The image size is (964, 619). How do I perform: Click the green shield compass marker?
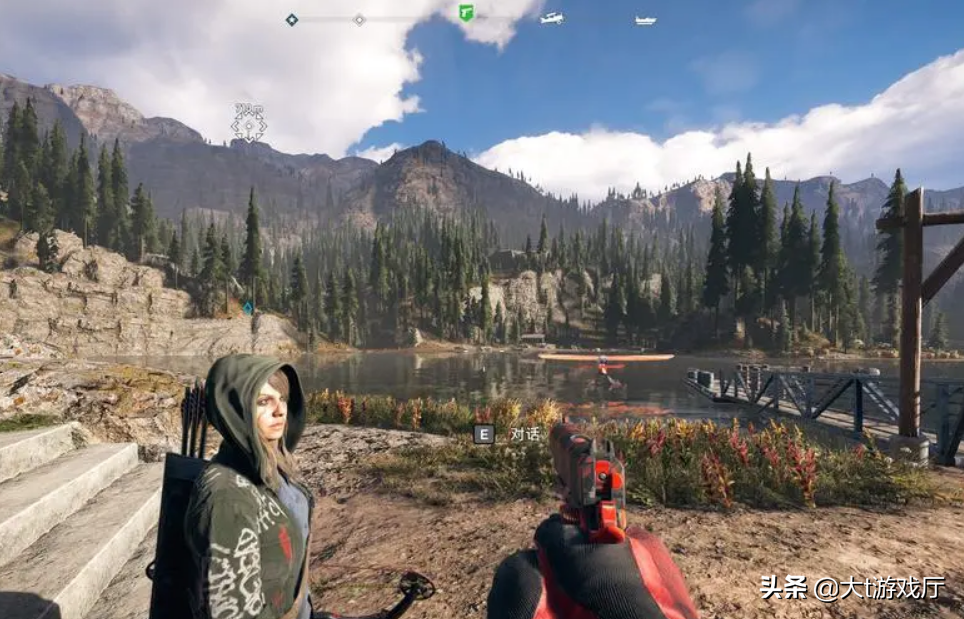[x=466, y=13]
